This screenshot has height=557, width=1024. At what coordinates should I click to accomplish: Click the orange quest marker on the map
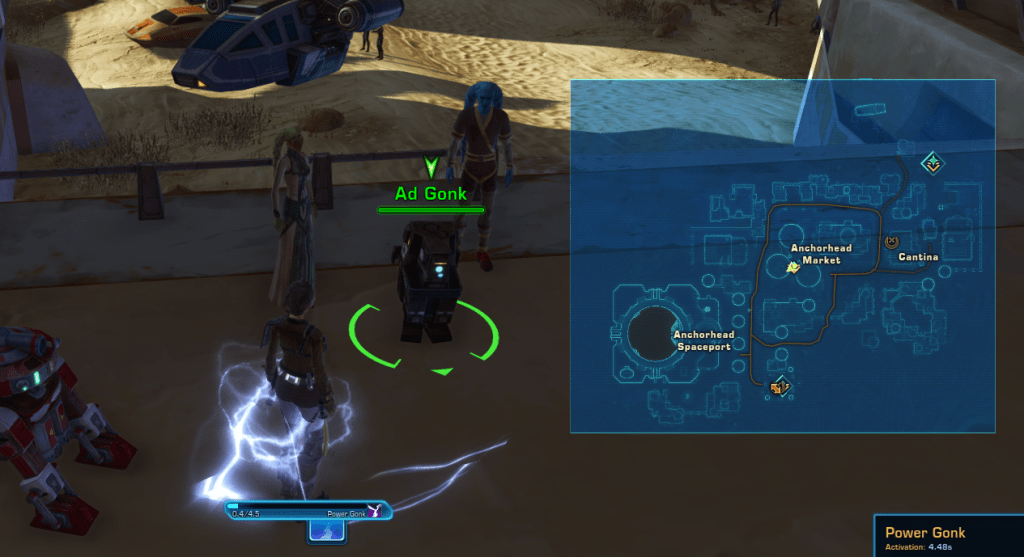point(781,385)
